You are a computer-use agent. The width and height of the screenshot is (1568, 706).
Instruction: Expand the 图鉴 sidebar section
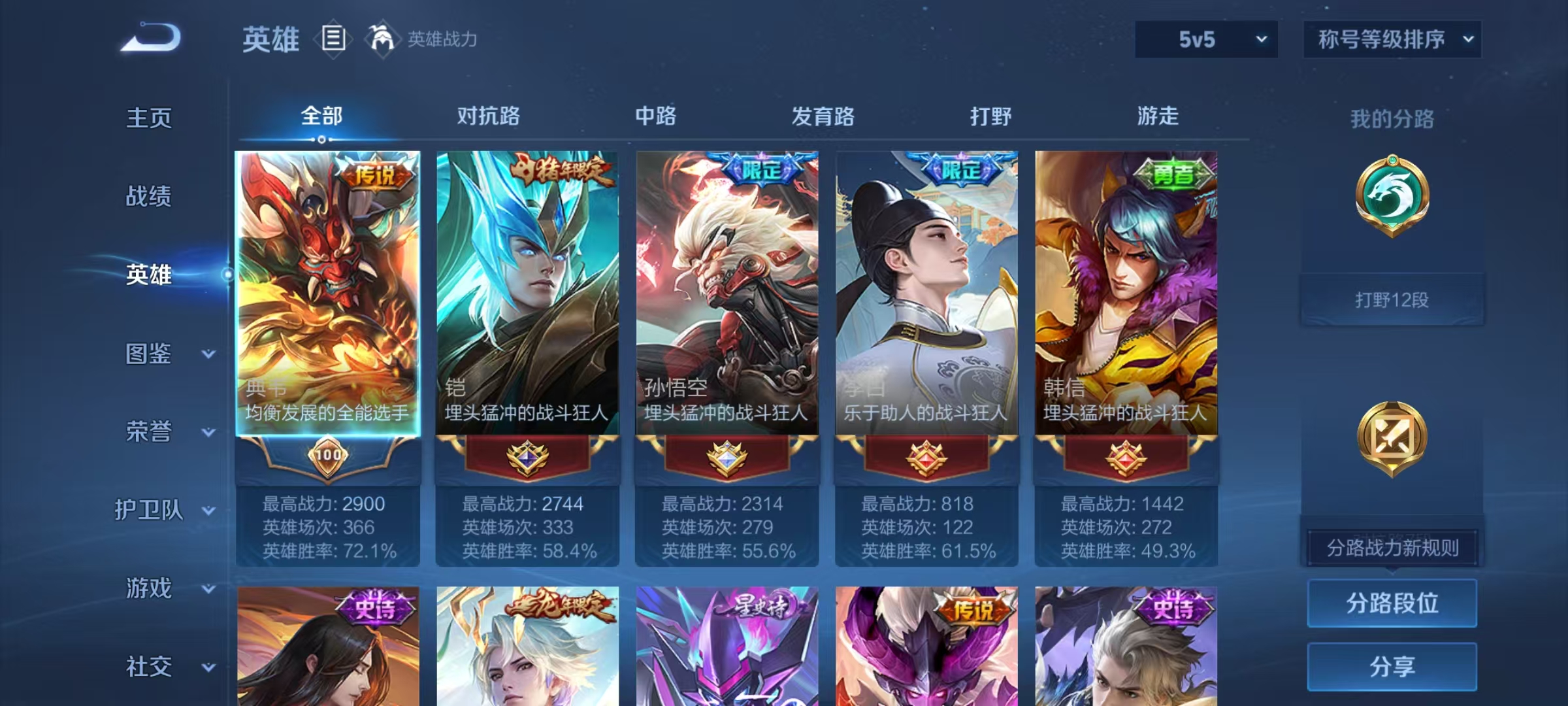149,353
